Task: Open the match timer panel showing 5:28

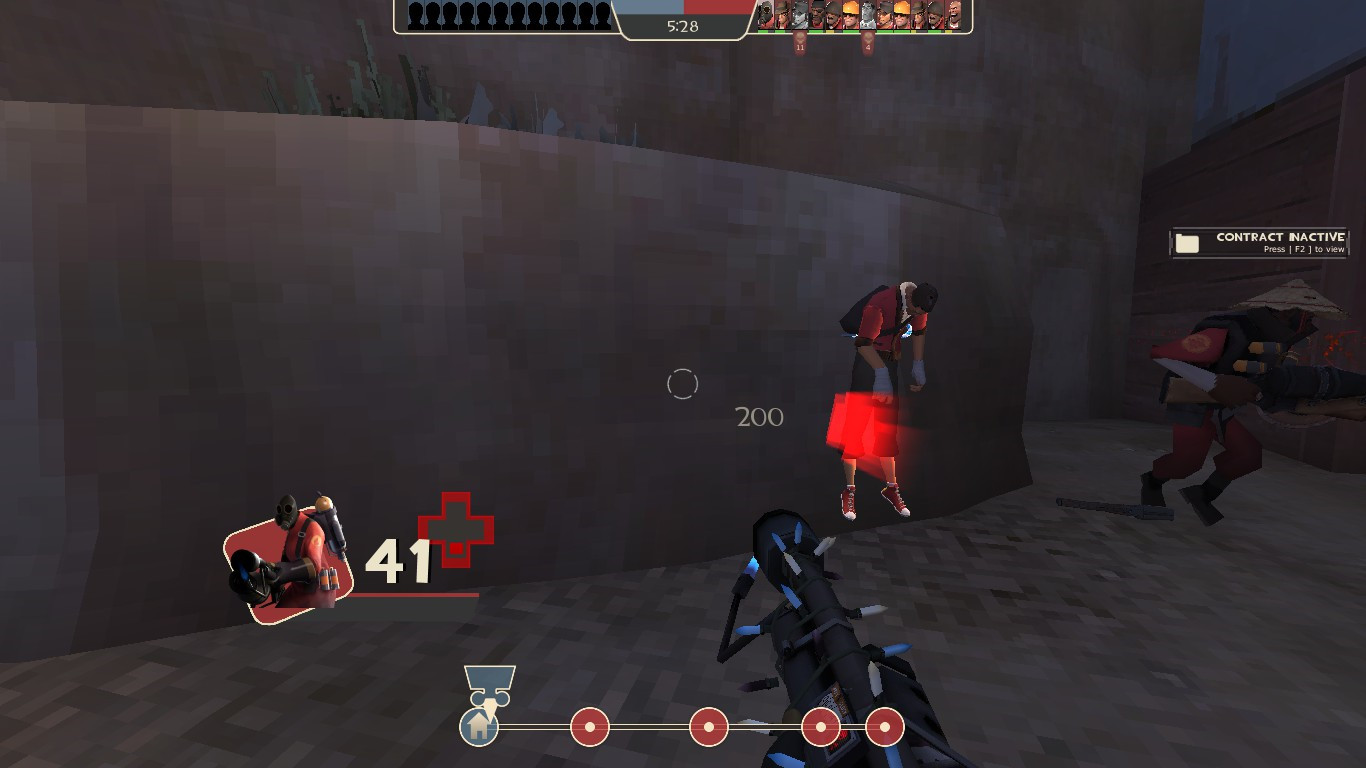Action: (683, 27)
